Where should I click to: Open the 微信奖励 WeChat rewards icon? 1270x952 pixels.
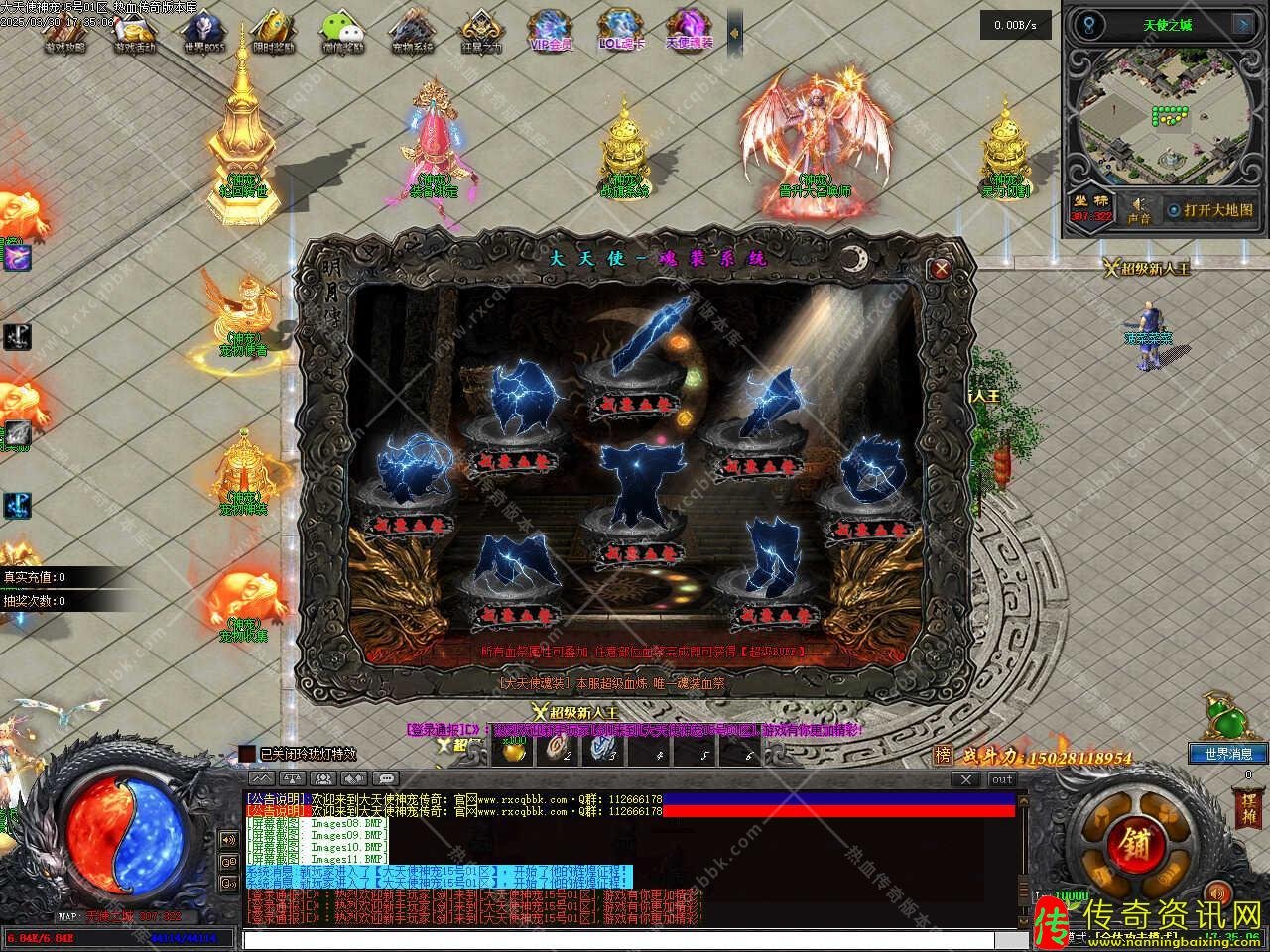pyautogui.click(x=343, y=31)
